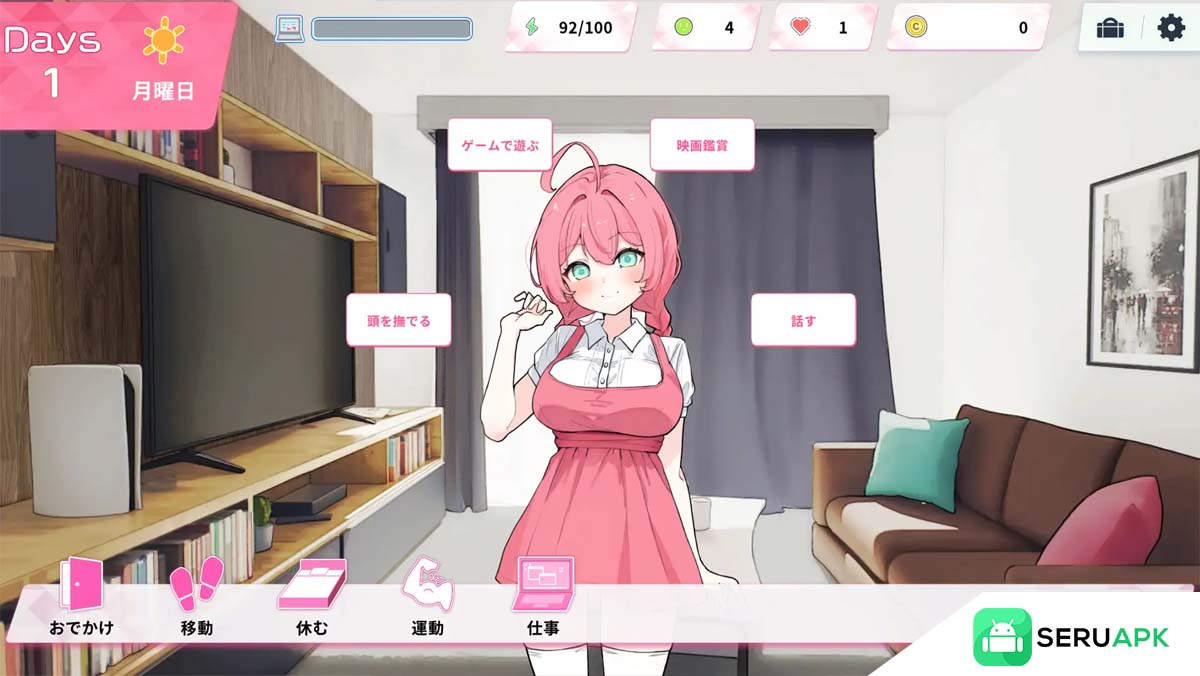Open the おでかけ door menu

81,598
